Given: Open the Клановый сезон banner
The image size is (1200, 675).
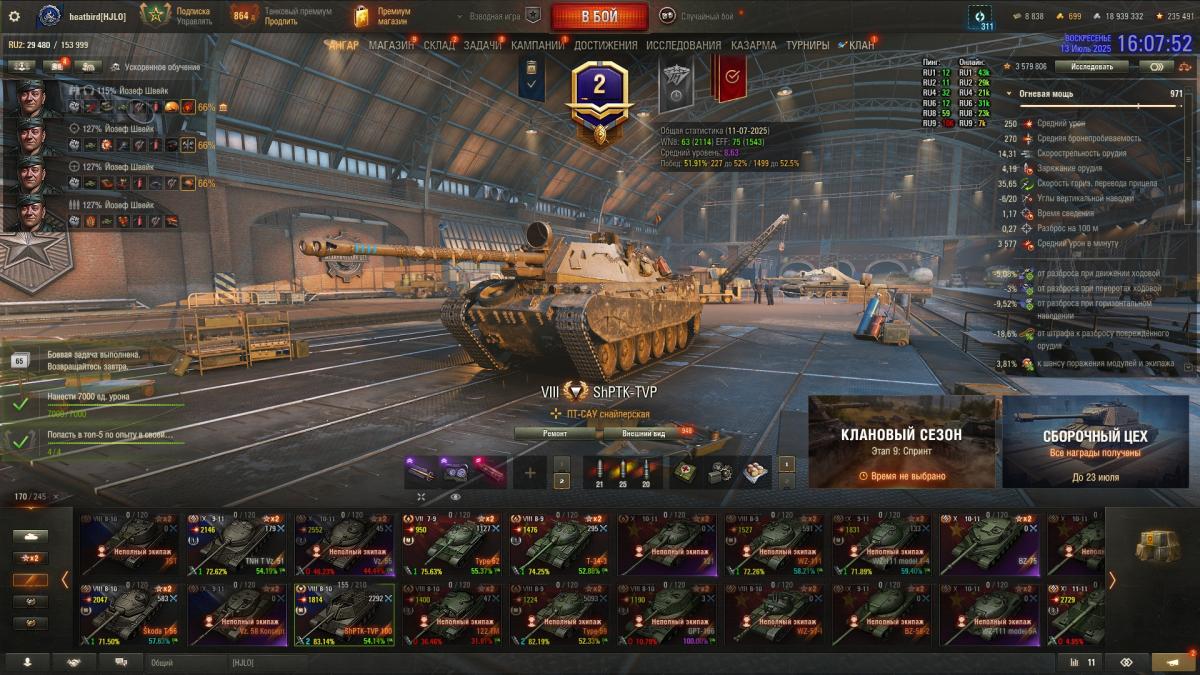Looking at the screenshot, I should 901,441.
